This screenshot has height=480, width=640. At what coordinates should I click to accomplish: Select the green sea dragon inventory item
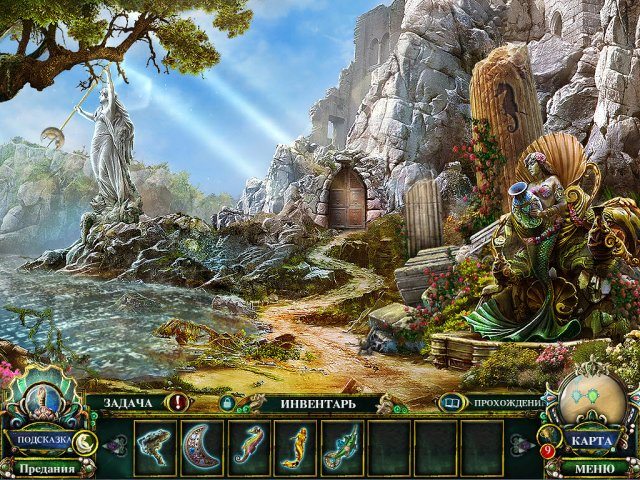click(x=341, y=447)
